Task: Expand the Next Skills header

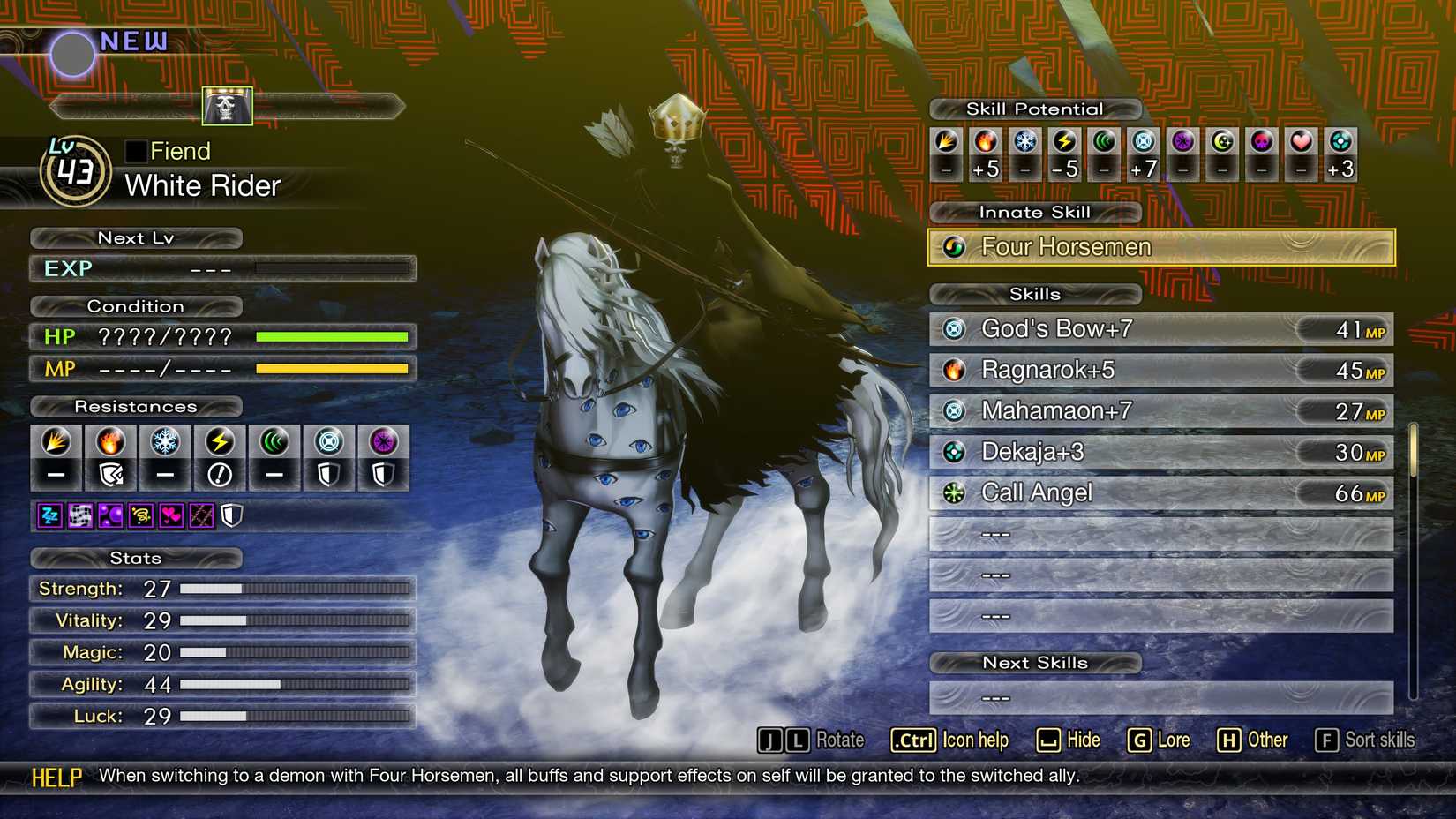Action: [x=1035, y=663]
